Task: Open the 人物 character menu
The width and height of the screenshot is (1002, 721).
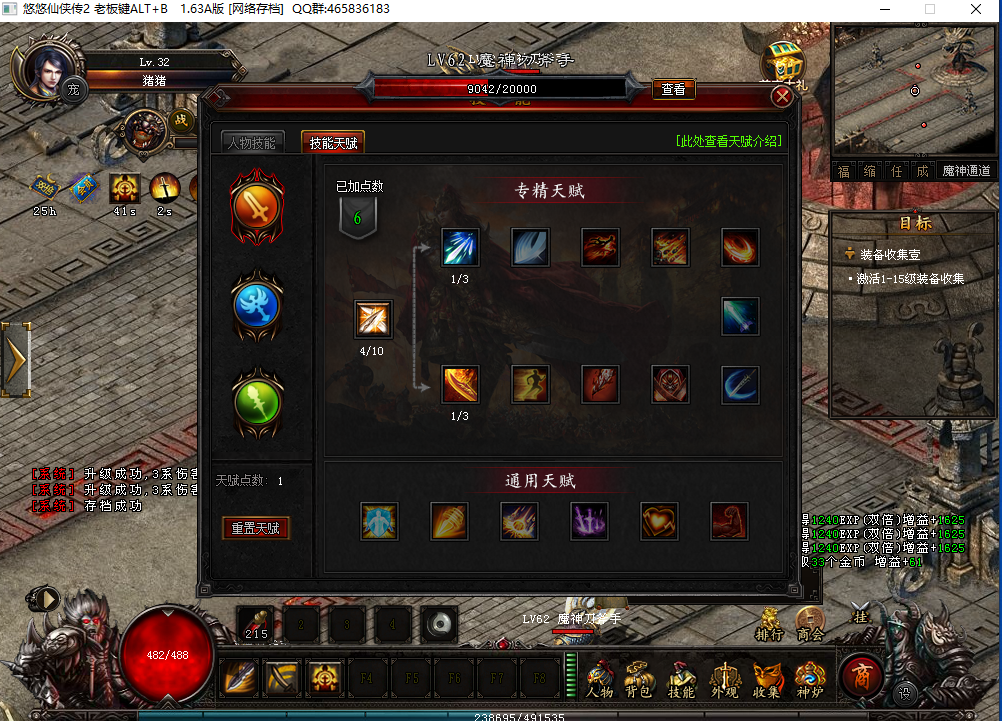Action: pyautogui.click(x=600, y=679)
